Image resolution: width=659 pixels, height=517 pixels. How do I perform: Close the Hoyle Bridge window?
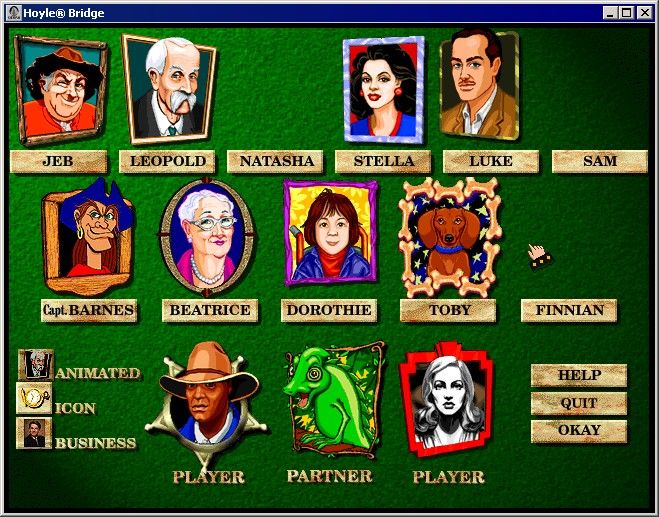point(645,13)
